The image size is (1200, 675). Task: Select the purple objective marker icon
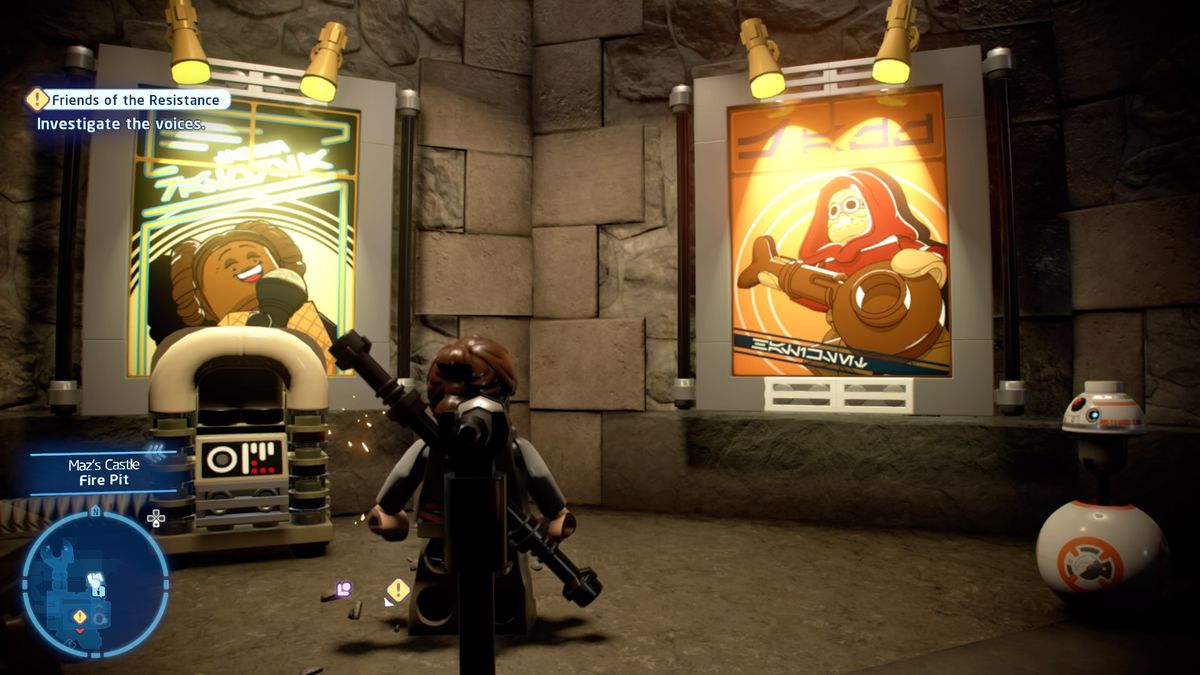point(344,589)
